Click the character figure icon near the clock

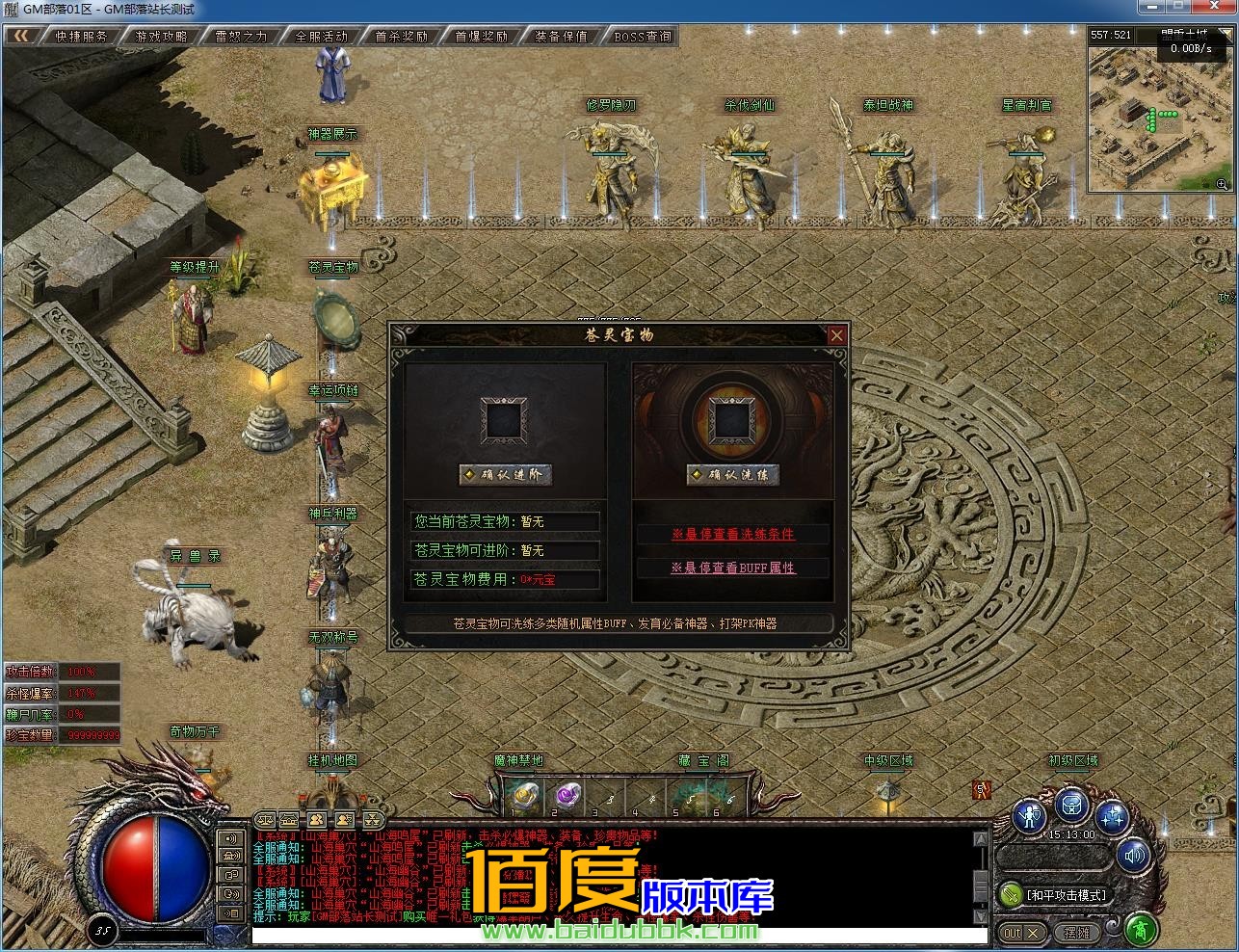1029,815
